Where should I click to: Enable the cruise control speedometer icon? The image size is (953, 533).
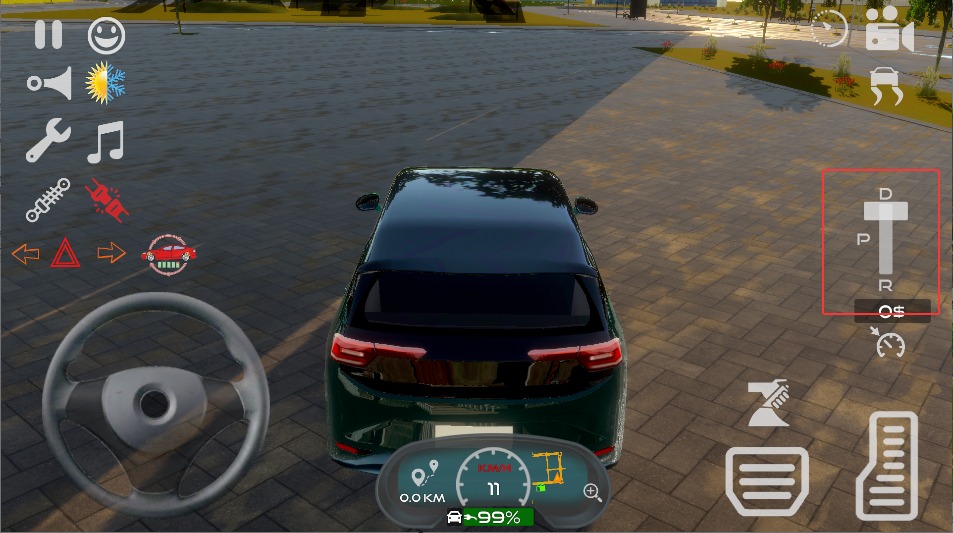coord(888,342)
